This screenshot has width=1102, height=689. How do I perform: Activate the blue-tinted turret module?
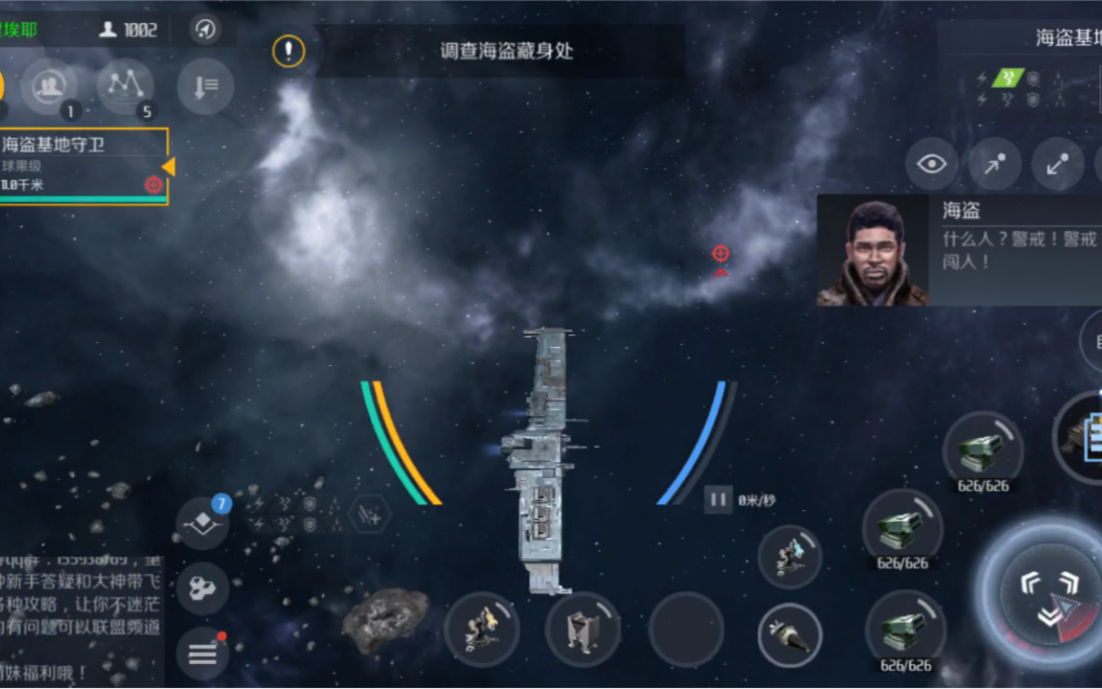[790, 556]
